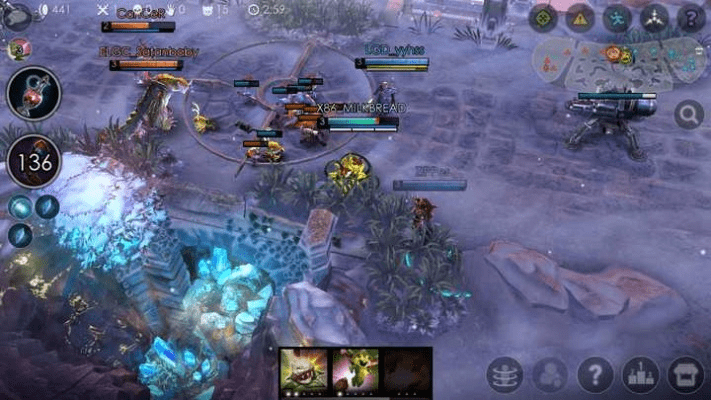
Task: Tap the greyed-out two-player team icon
Action: coord(549,375)
